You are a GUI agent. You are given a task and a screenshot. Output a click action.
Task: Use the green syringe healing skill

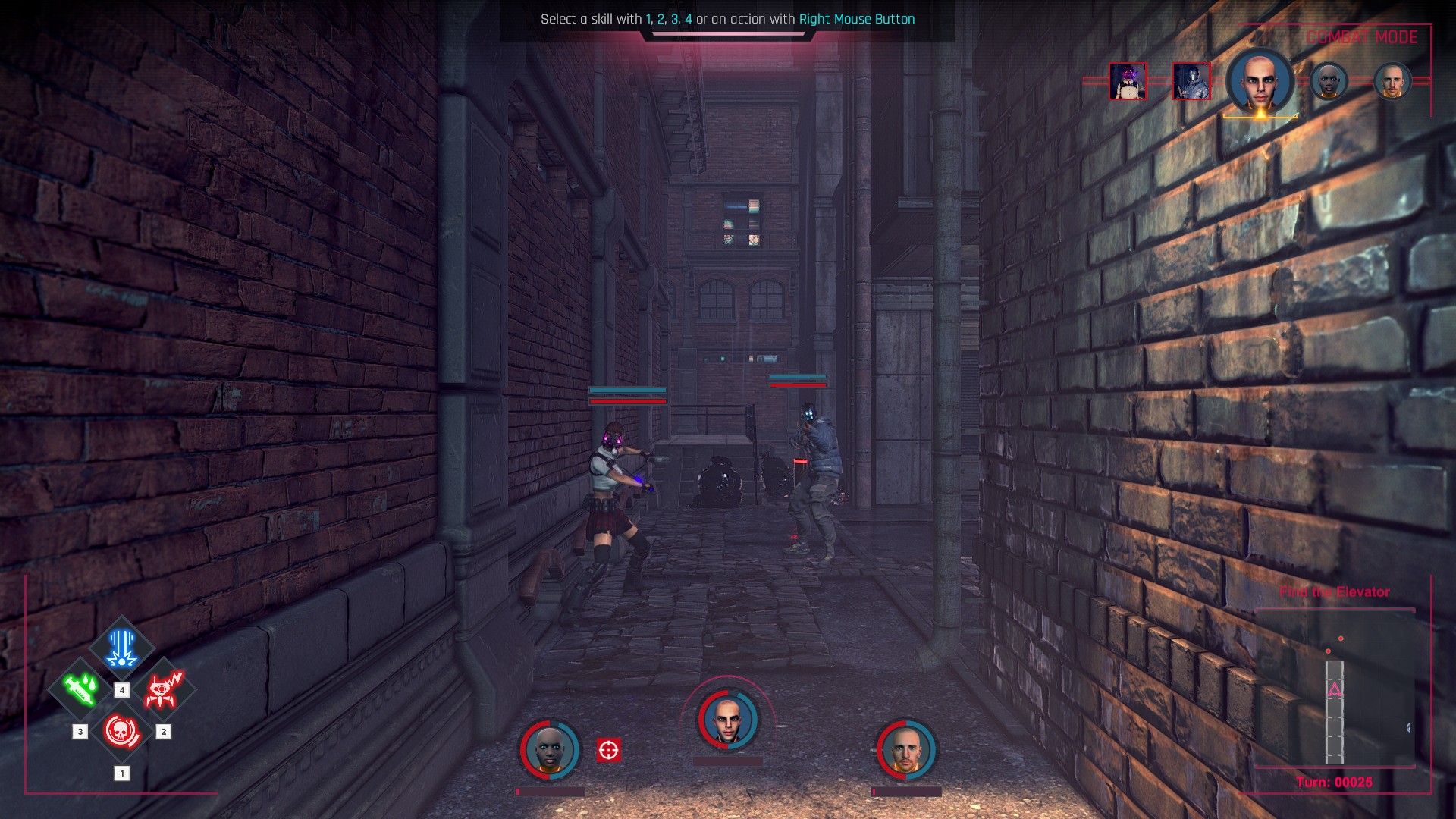(x=80, y=689)
